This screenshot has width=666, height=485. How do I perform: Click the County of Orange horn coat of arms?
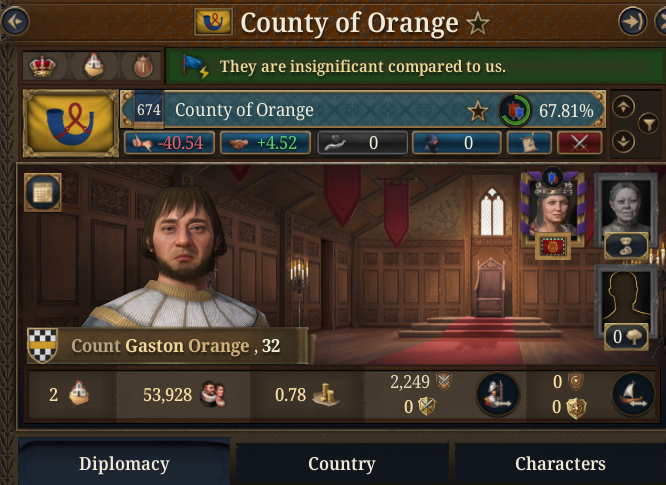pyautogui.click(x=69, y=122)
